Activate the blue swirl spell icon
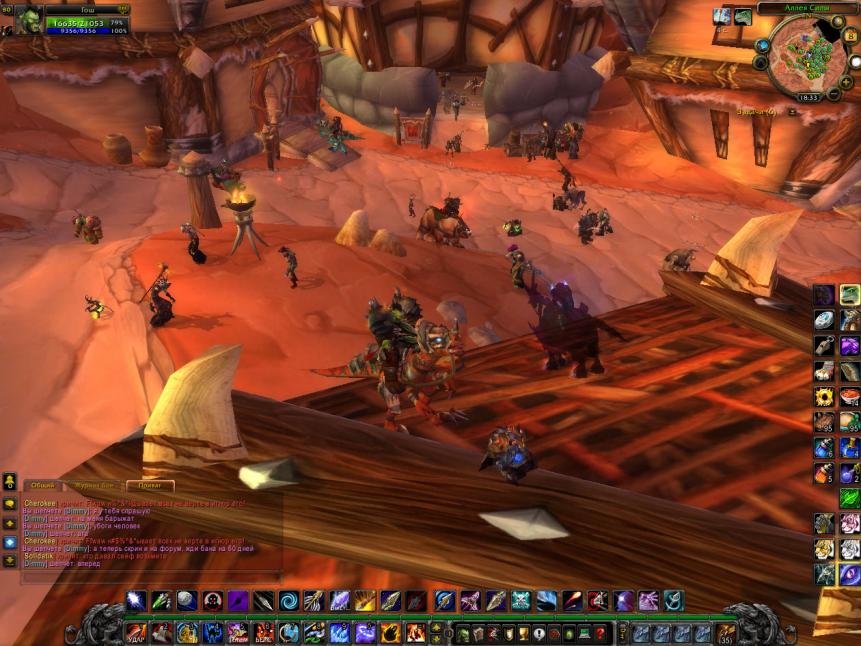This screenshot has width=861, height=646. [288, 601]
